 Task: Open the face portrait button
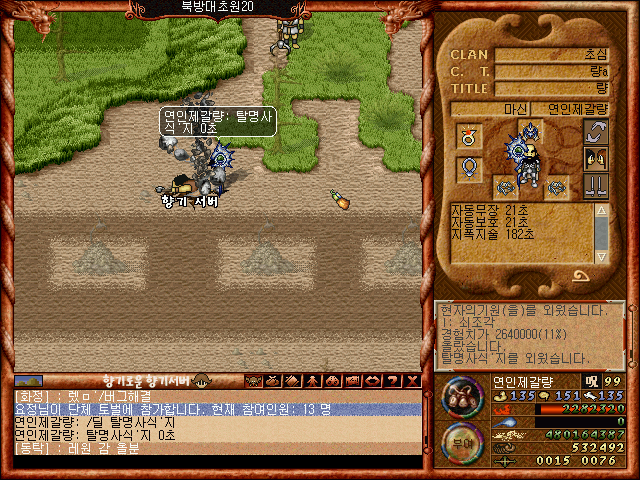[596, 158]
